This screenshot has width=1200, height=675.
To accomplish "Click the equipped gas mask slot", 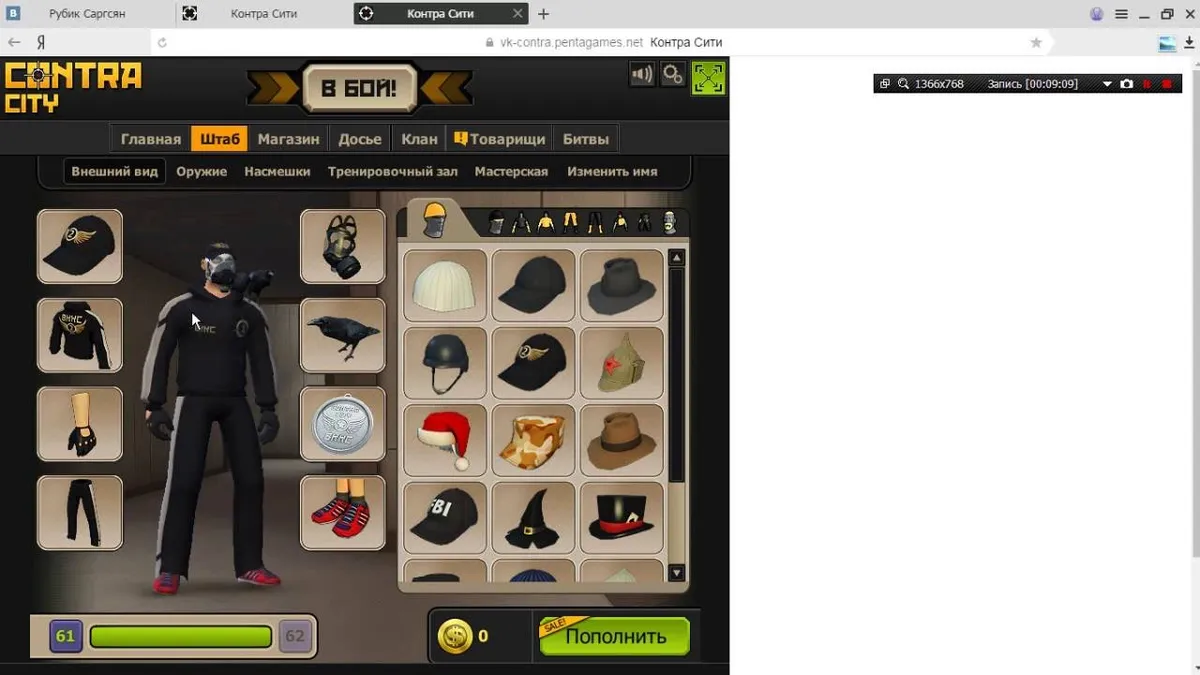I will (342, 246).
